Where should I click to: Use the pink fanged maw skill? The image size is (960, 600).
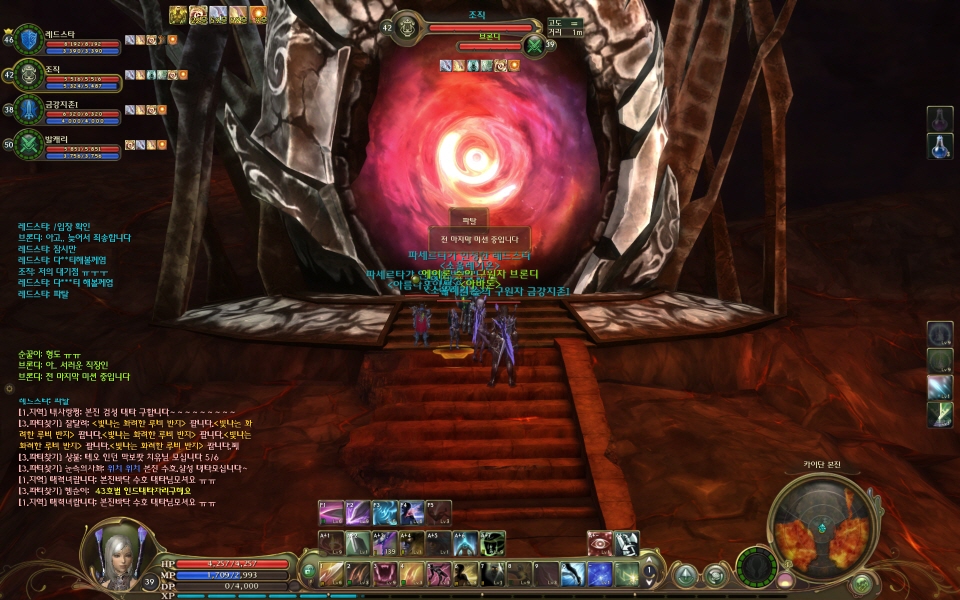(384, 574)
